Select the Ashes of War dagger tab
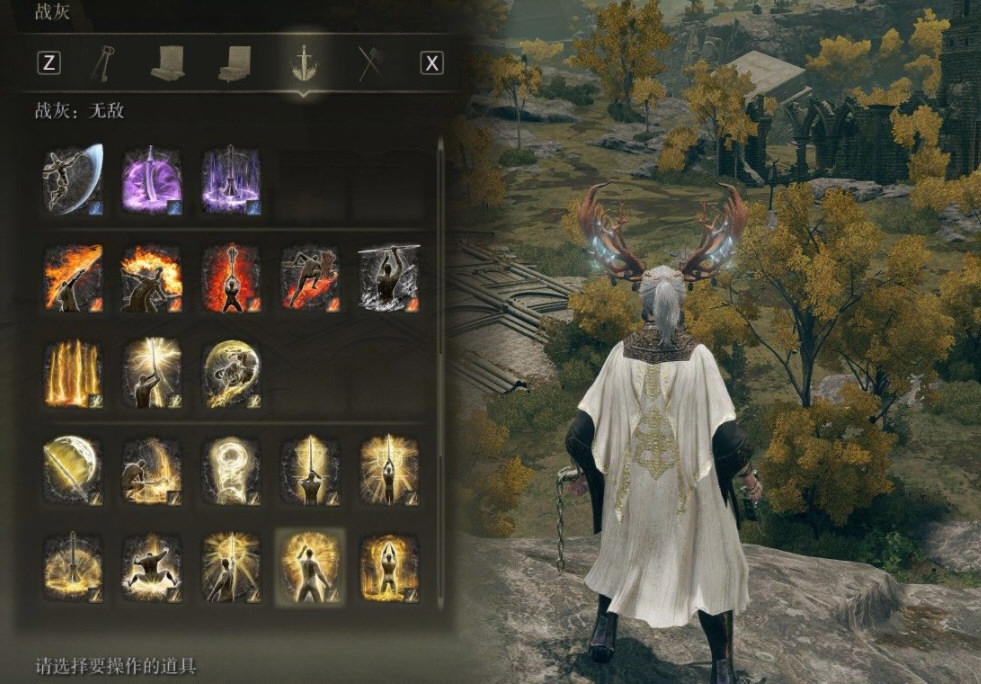This screenshot has width=981, height=684. pos(301,63)
